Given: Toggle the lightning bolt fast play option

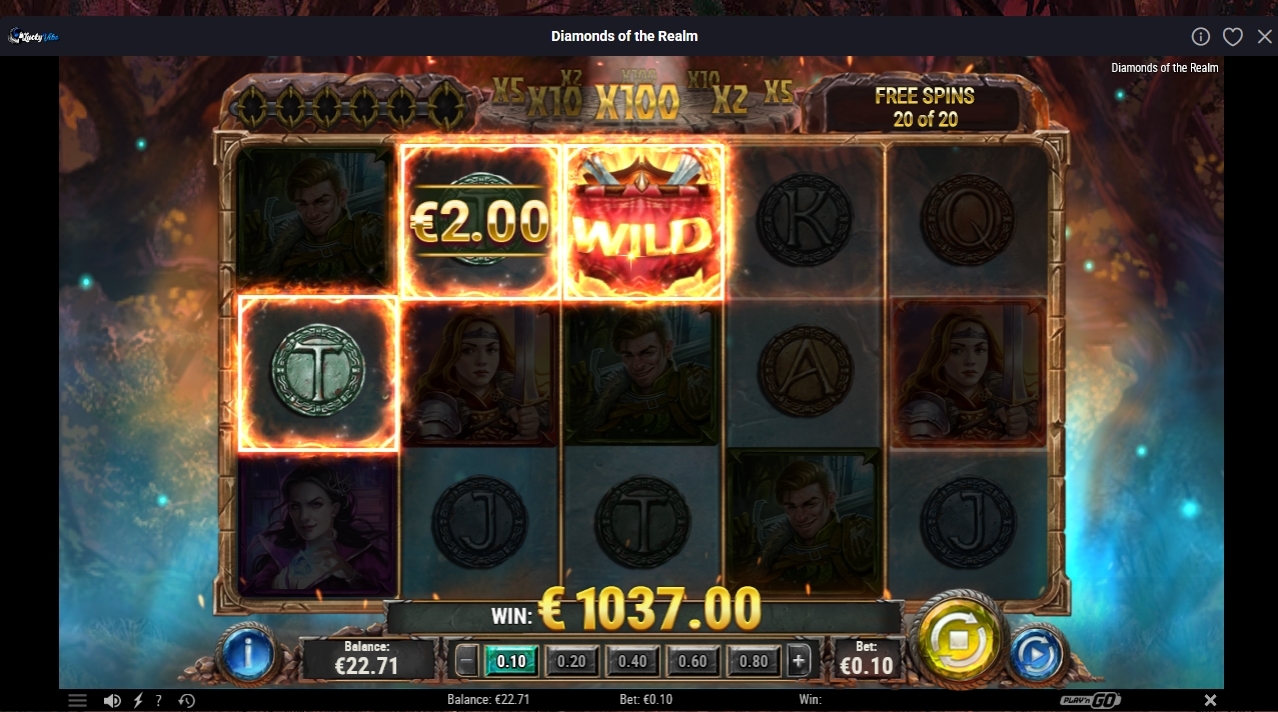Looking at the screenshot, I should [138, 700].
